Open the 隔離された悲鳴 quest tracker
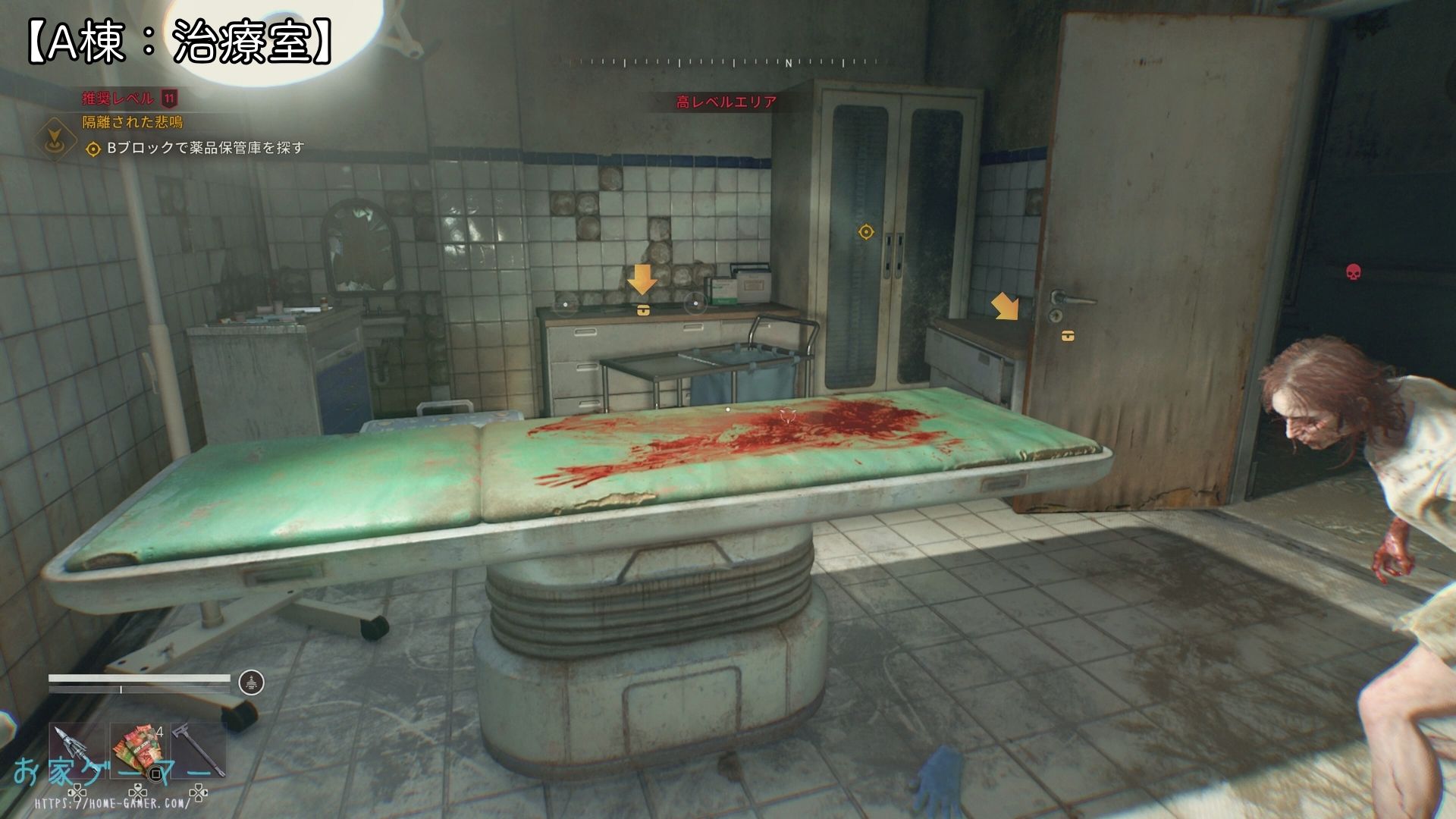This screenshot has height=819, width=1456. pos(133,122)
